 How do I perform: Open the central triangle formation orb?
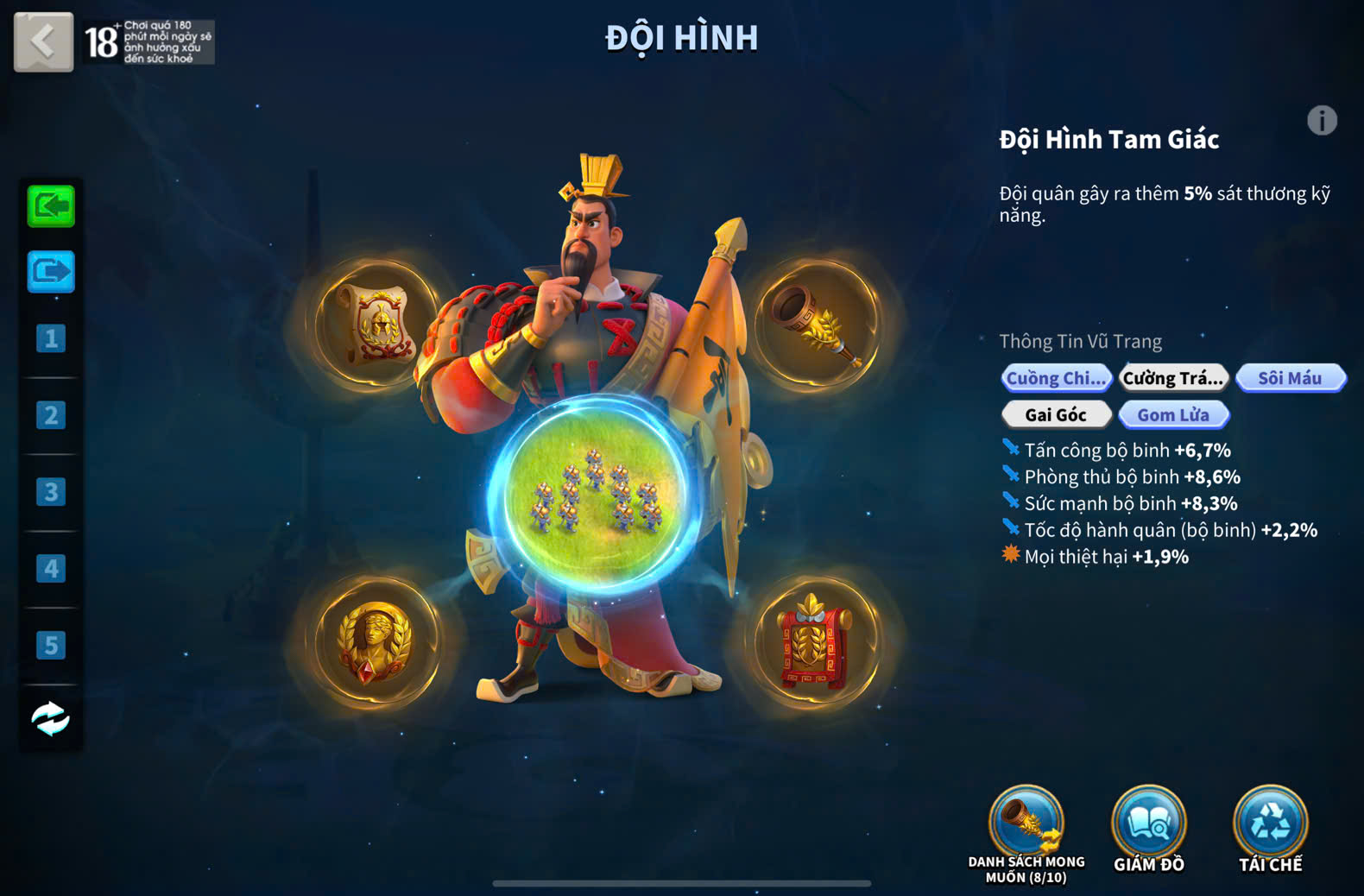(595, 498)
